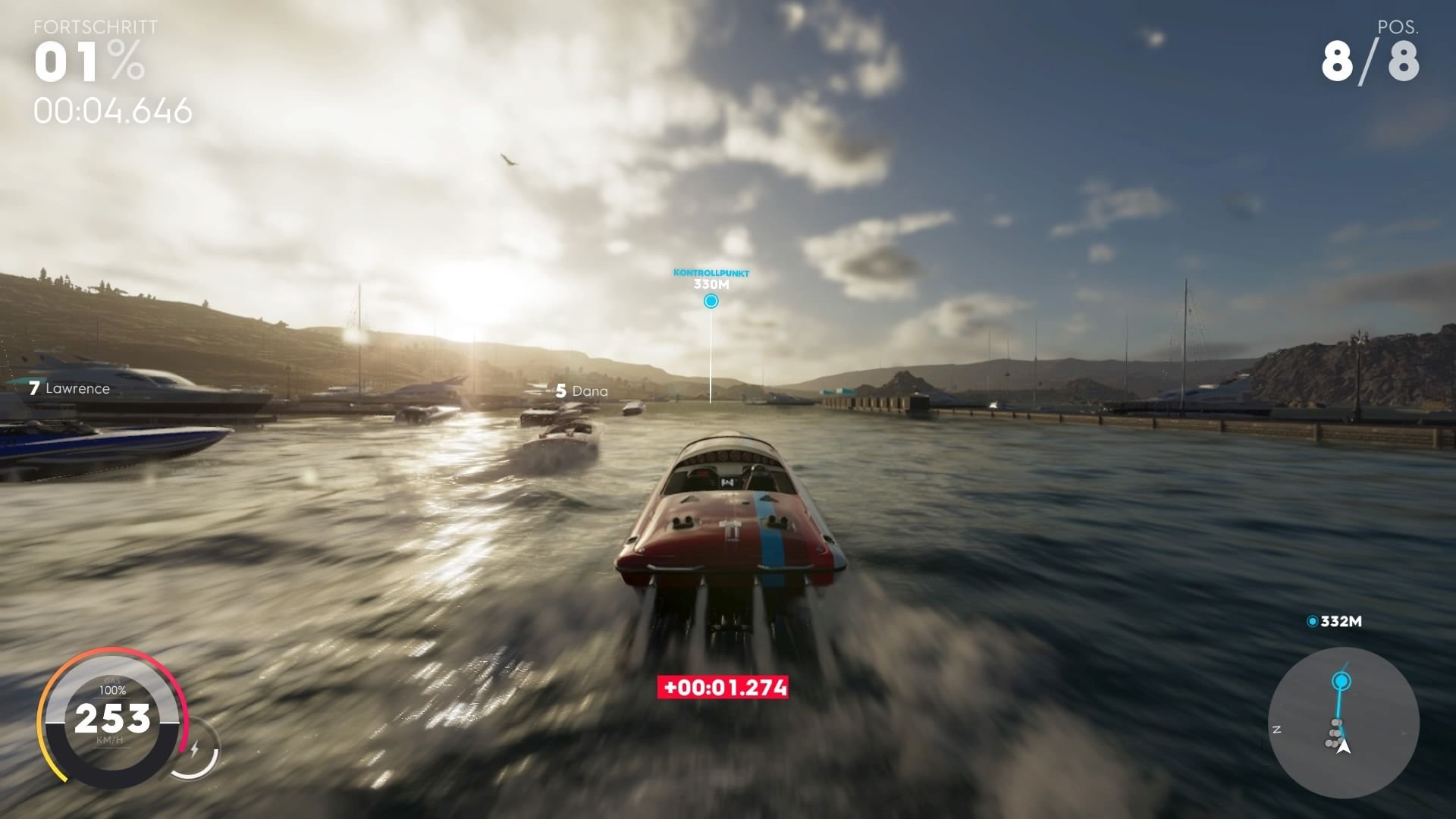Screen dimensions: 1456x819
Task: Click the red +00:01.274 time delta
Action: click(721, 689)
